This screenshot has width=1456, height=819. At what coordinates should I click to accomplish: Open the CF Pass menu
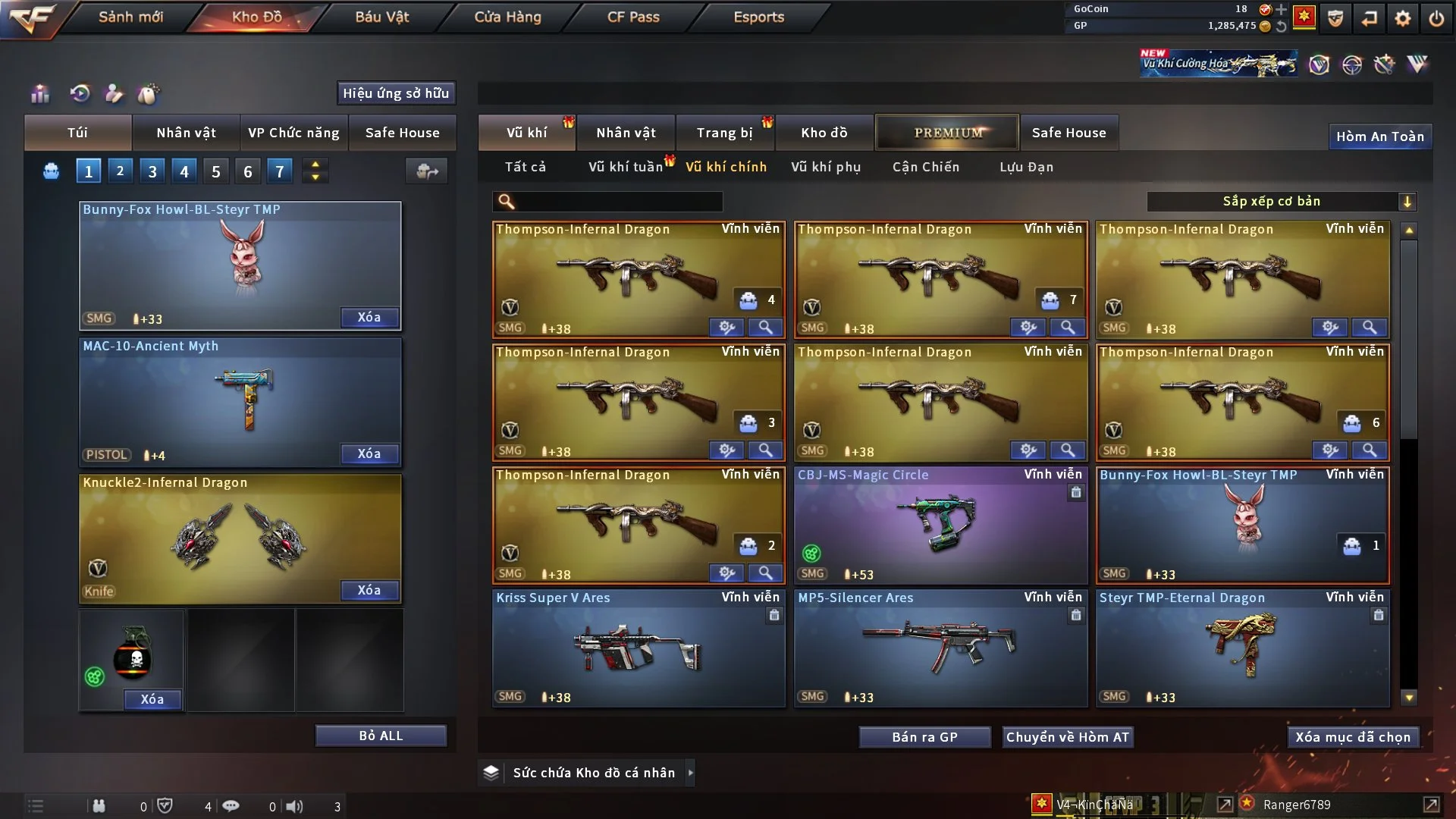coord(633,17)
